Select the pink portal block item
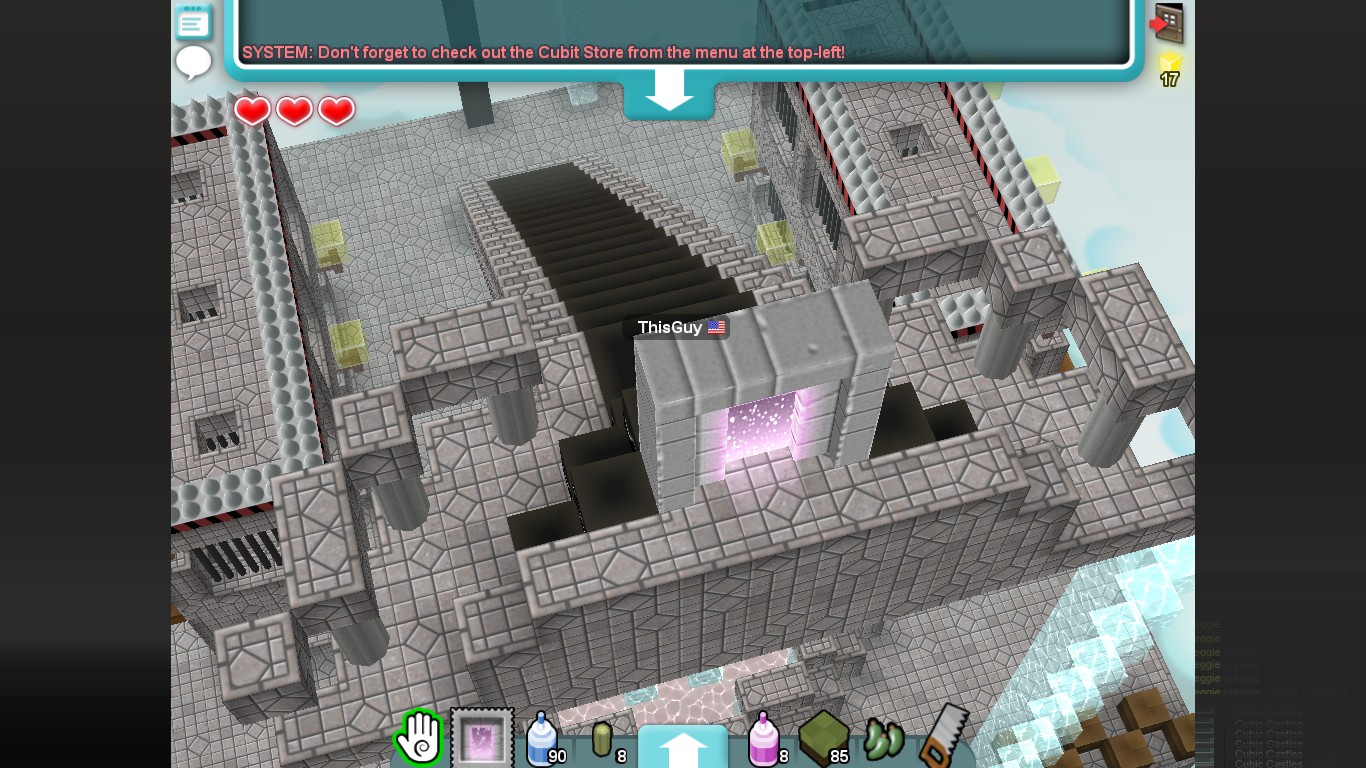 [x=482, y=735]
